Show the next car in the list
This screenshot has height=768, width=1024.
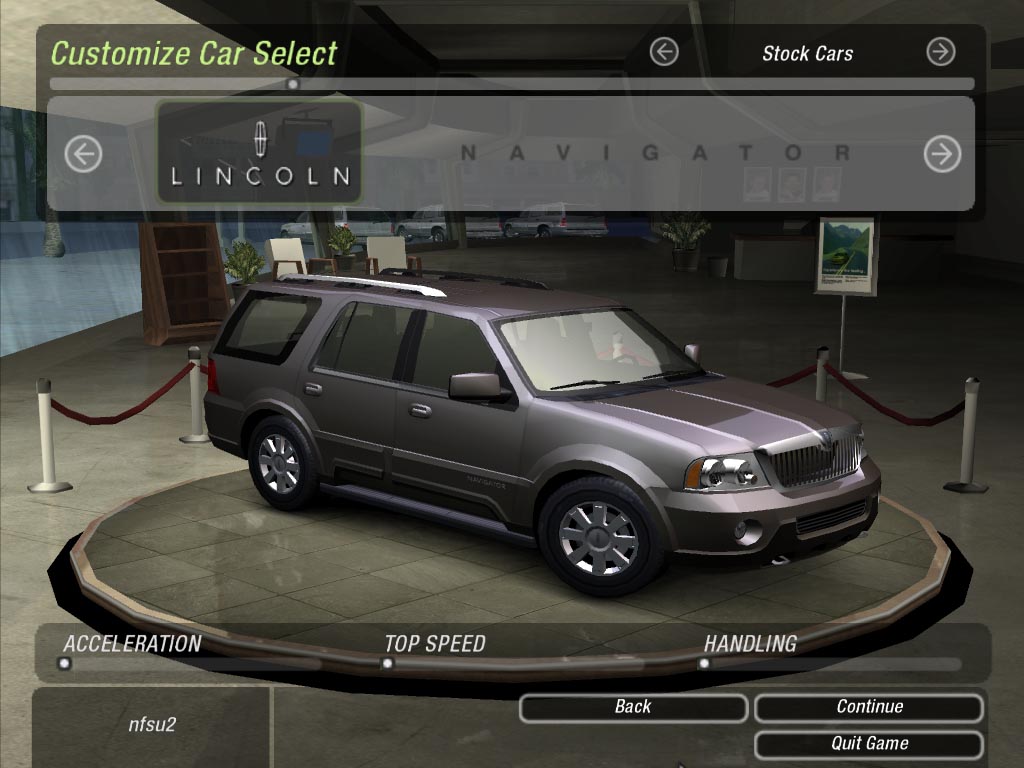[941, 154]
